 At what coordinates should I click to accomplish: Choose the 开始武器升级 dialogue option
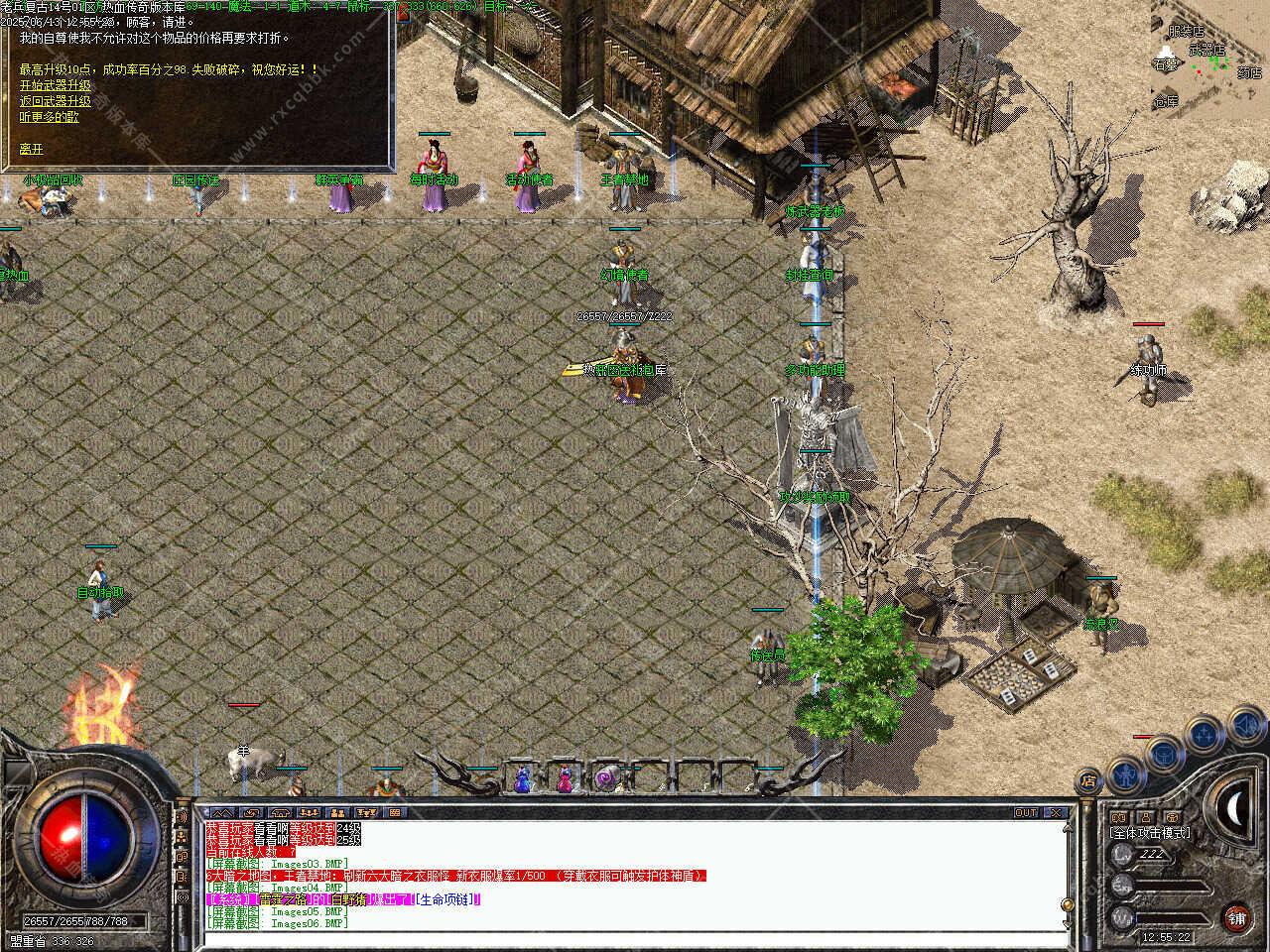point(55,86)
